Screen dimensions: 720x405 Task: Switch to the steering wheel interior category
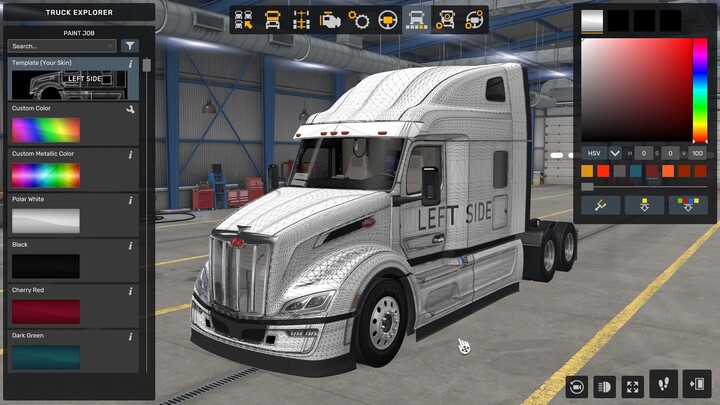click(387, 19)
